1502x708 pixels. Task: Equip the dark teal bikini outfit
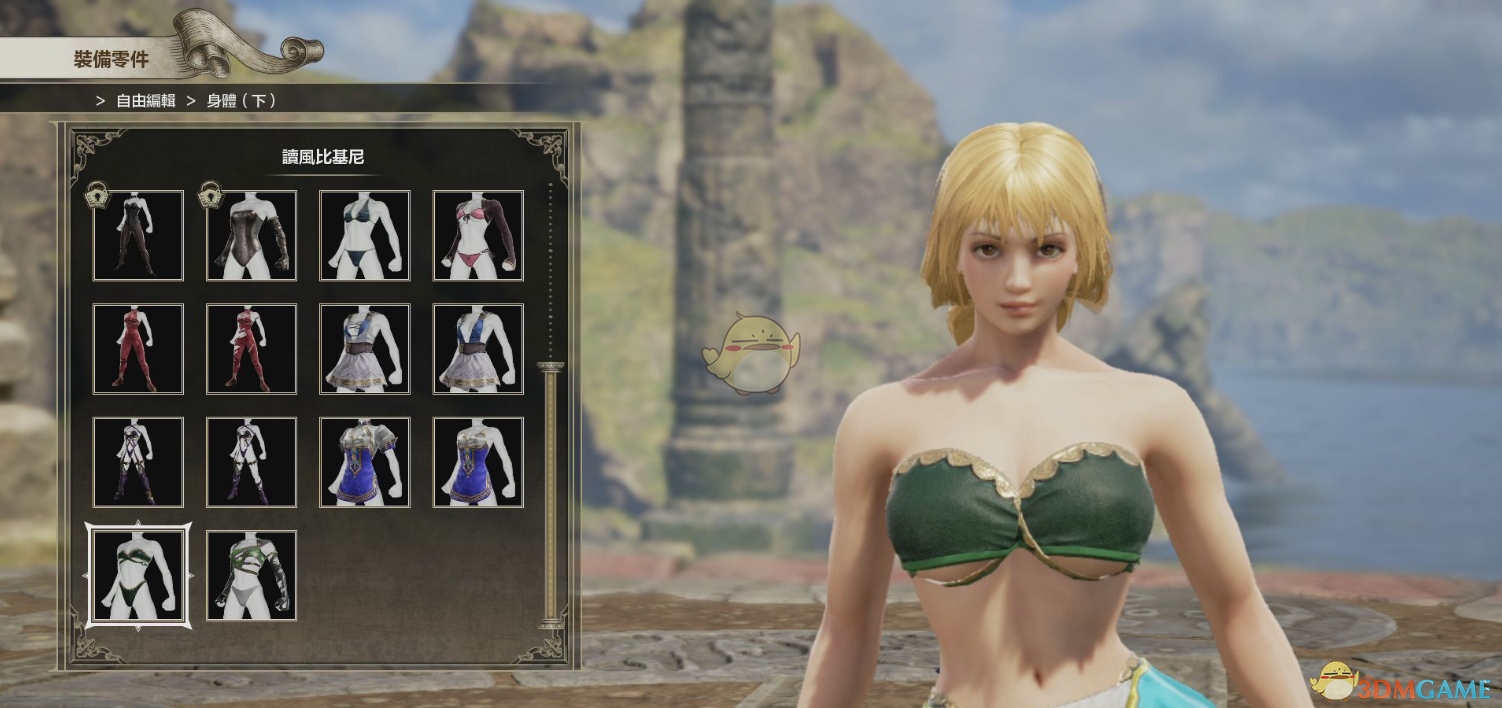[364, 235]
